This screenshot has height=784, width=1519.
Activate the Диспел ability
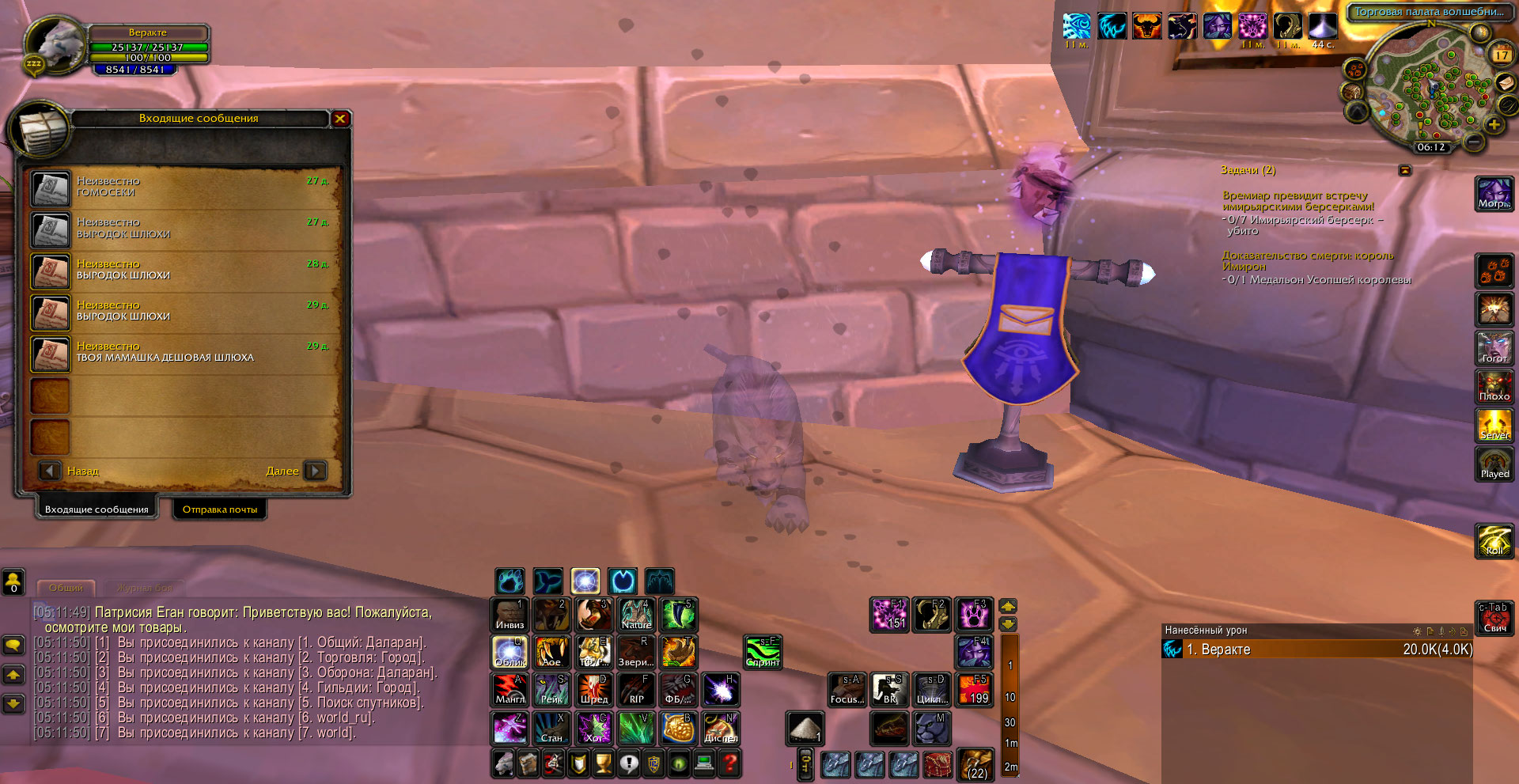click(x=720, y=728)
